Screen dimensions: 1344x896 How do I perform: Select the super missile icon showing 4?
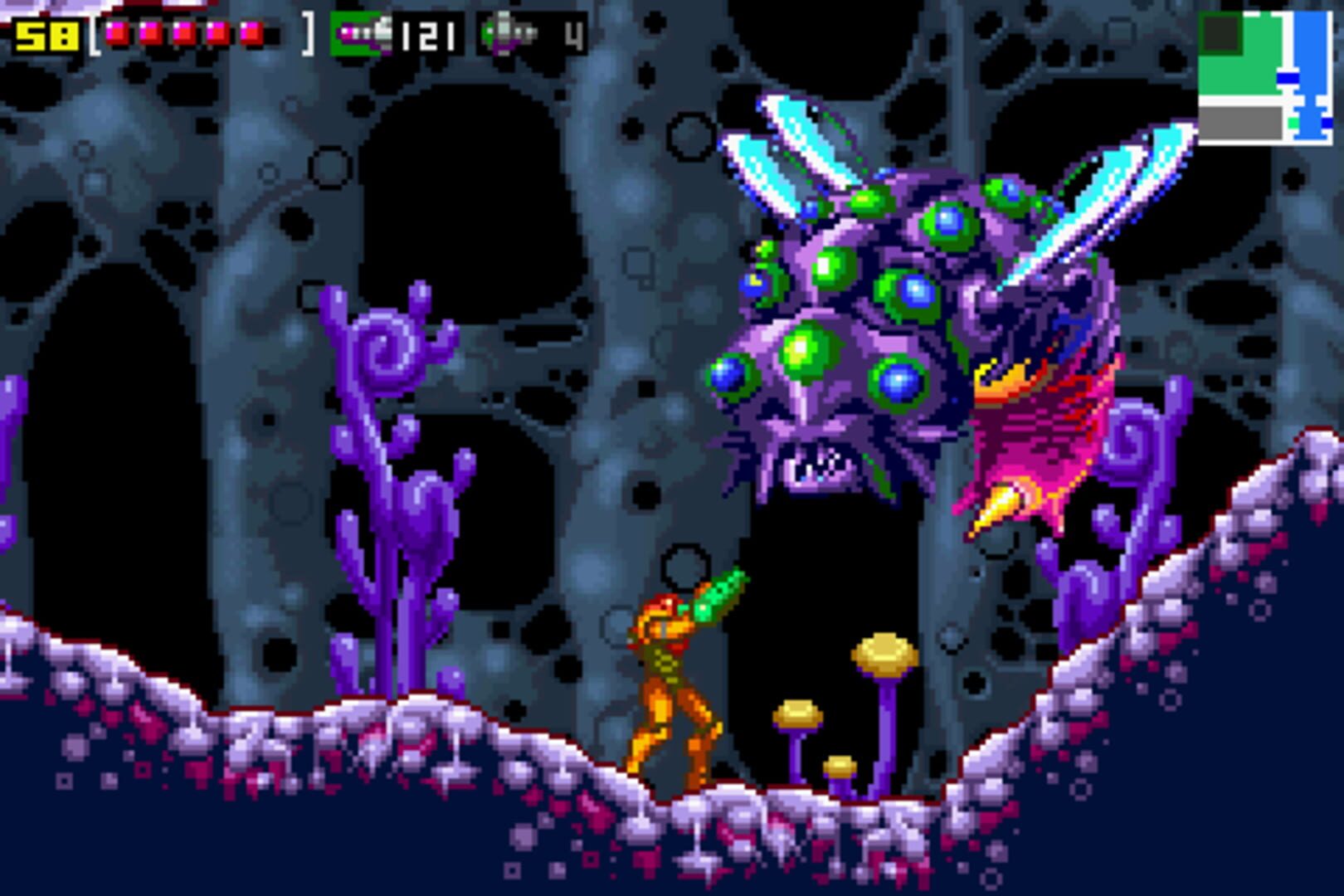508,32
